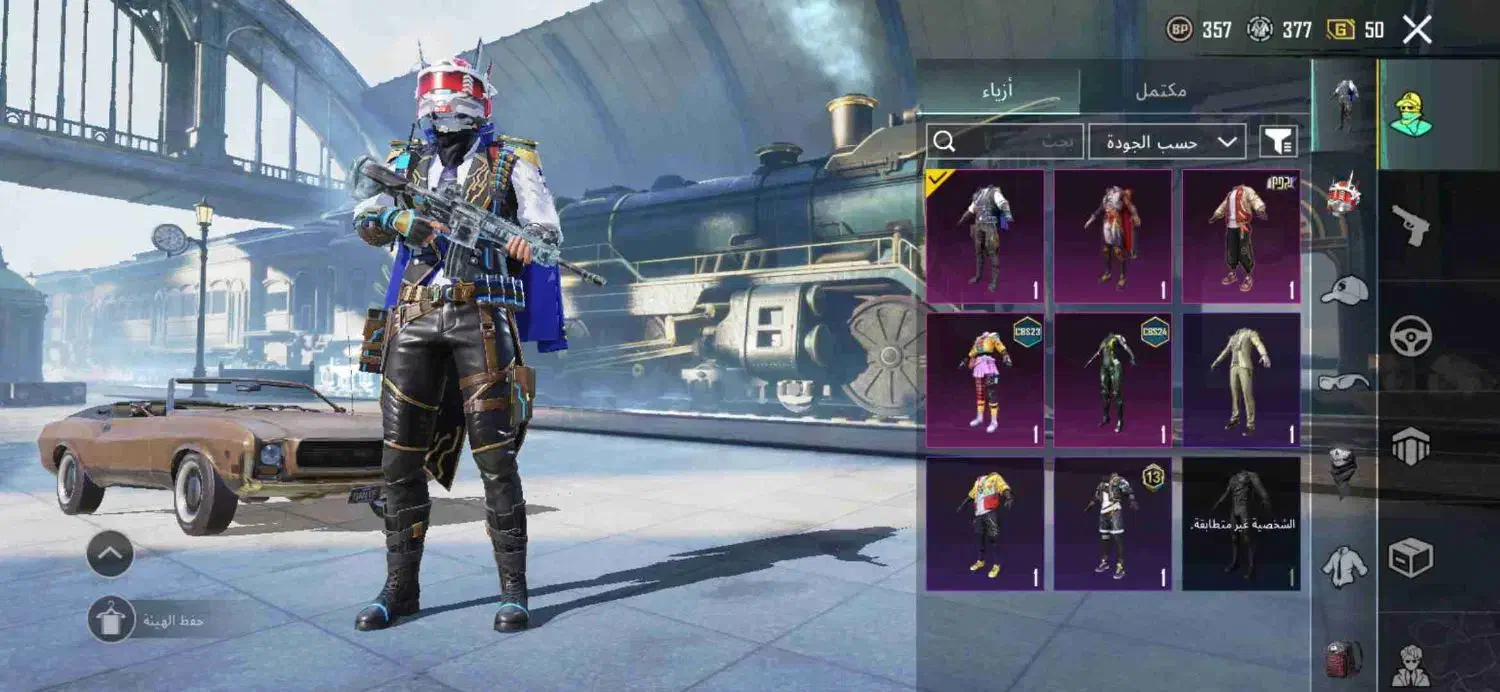Show the backpack category
Viewport: 1500px width, 692px height.
[x=1344, y=658]
